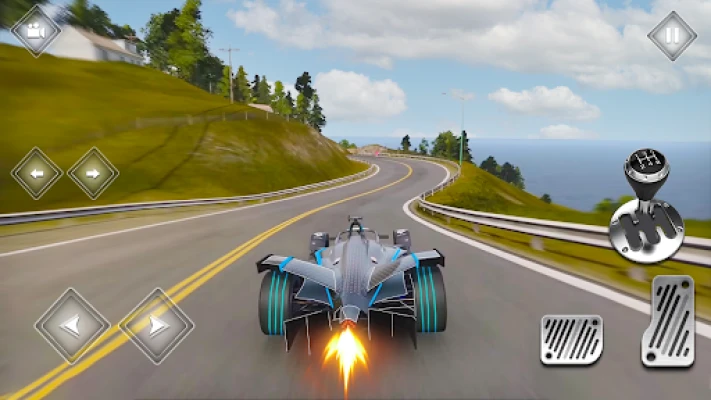
Task: Steer right with the large arrow
Action: pos(156,325)
